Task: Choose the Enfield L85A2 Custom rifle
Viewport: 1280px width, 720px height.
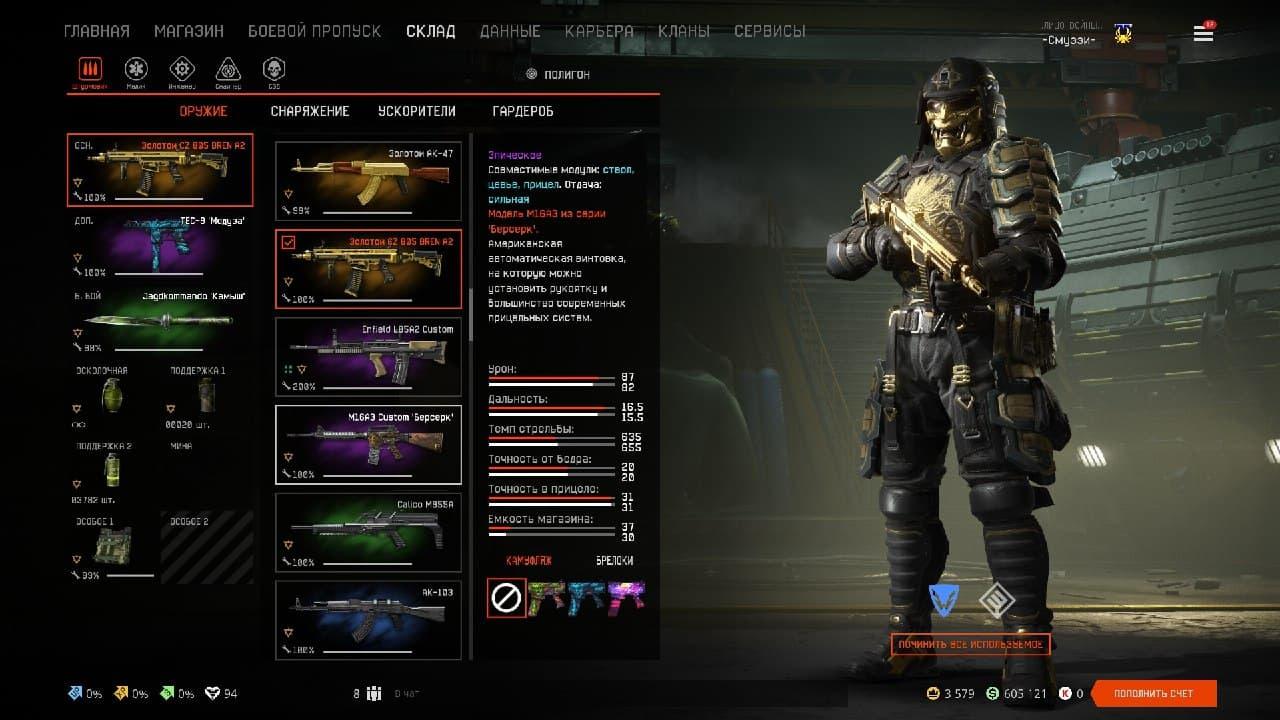Action: 368,356
